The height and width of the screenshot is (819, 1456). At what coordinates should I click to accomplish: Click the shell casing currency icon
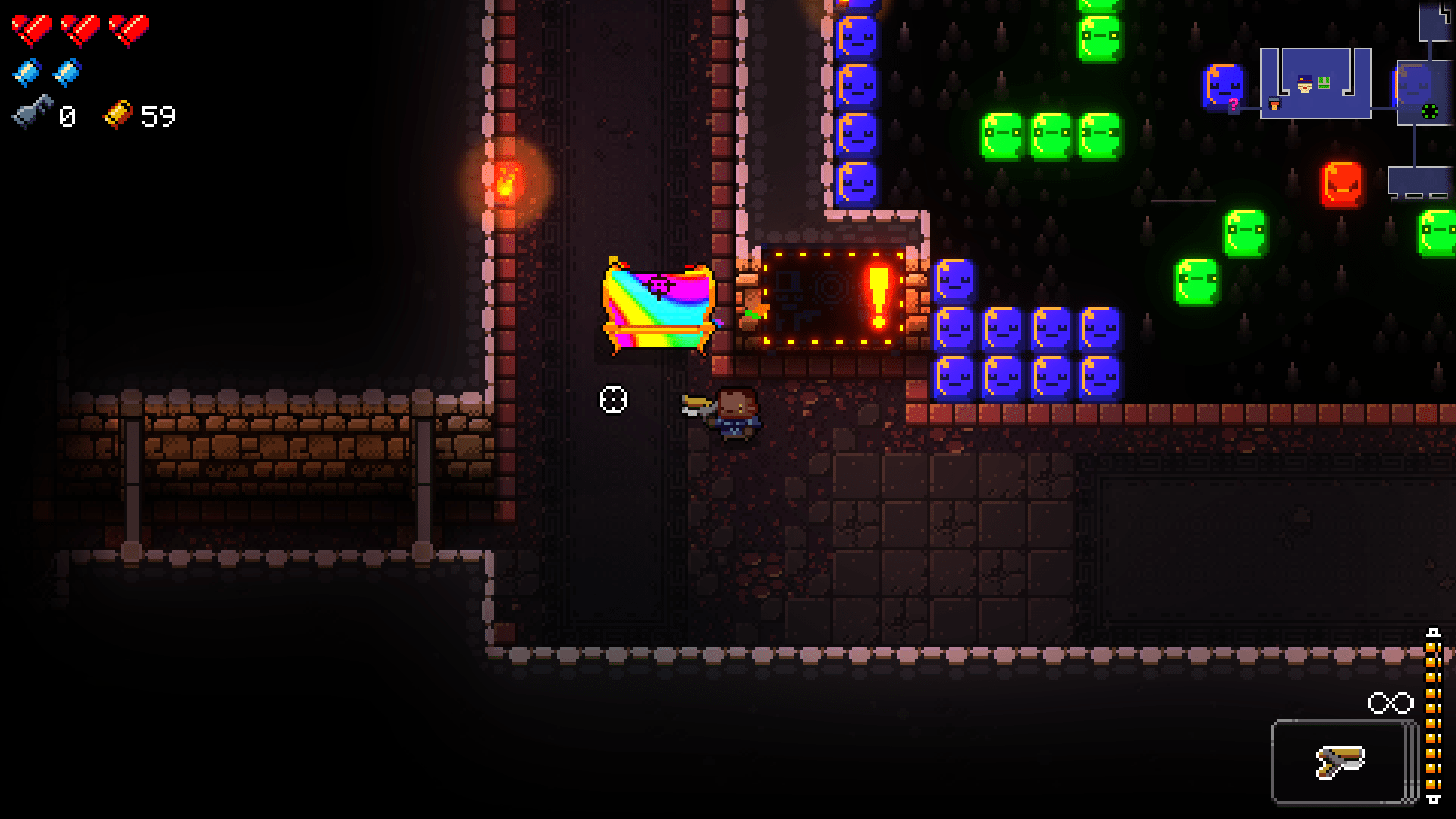click(30, 115)
